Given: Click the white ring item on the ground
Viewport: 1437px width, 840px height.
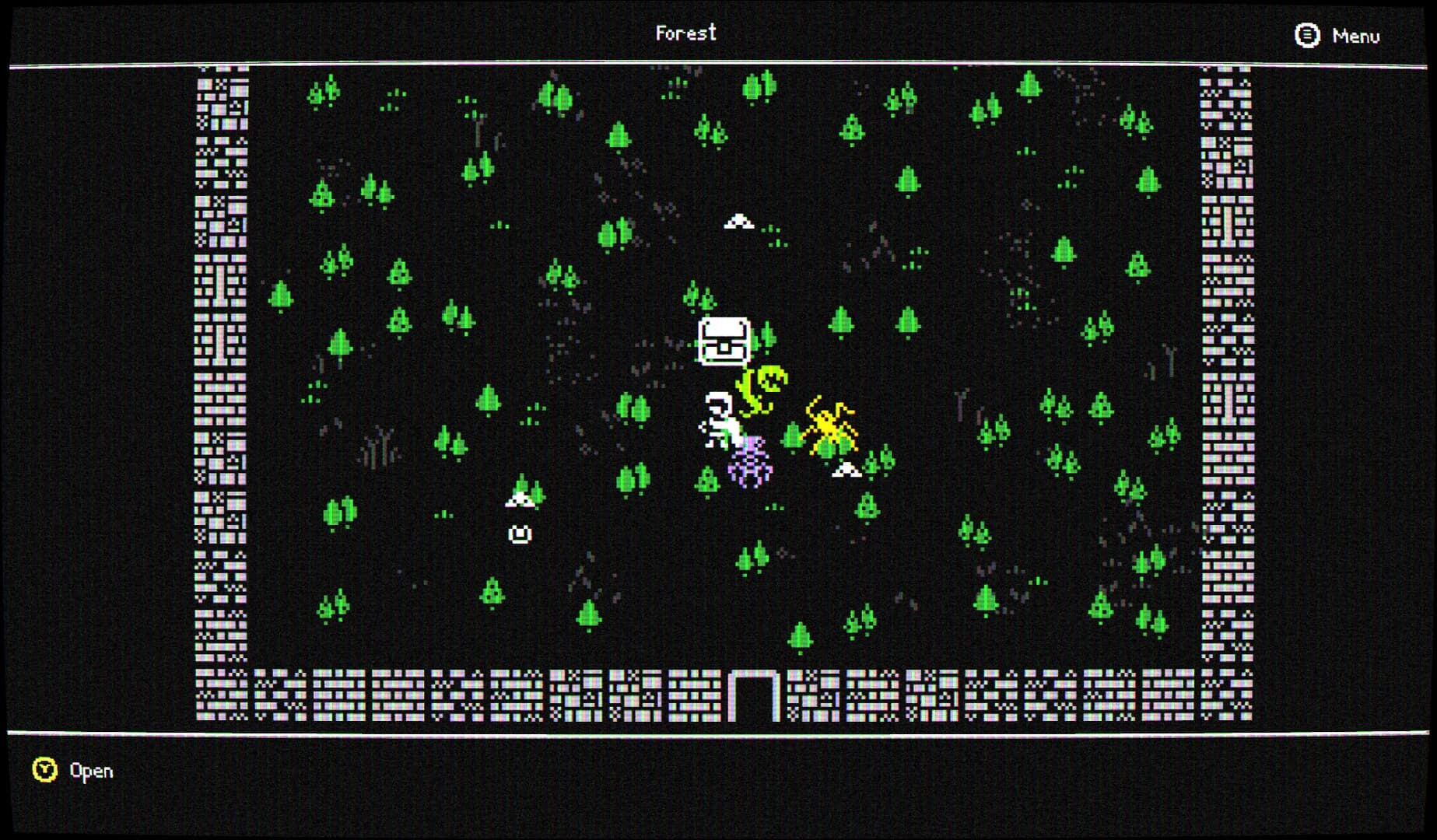Looking at the screenshot, I should click(x=520, y=534).
